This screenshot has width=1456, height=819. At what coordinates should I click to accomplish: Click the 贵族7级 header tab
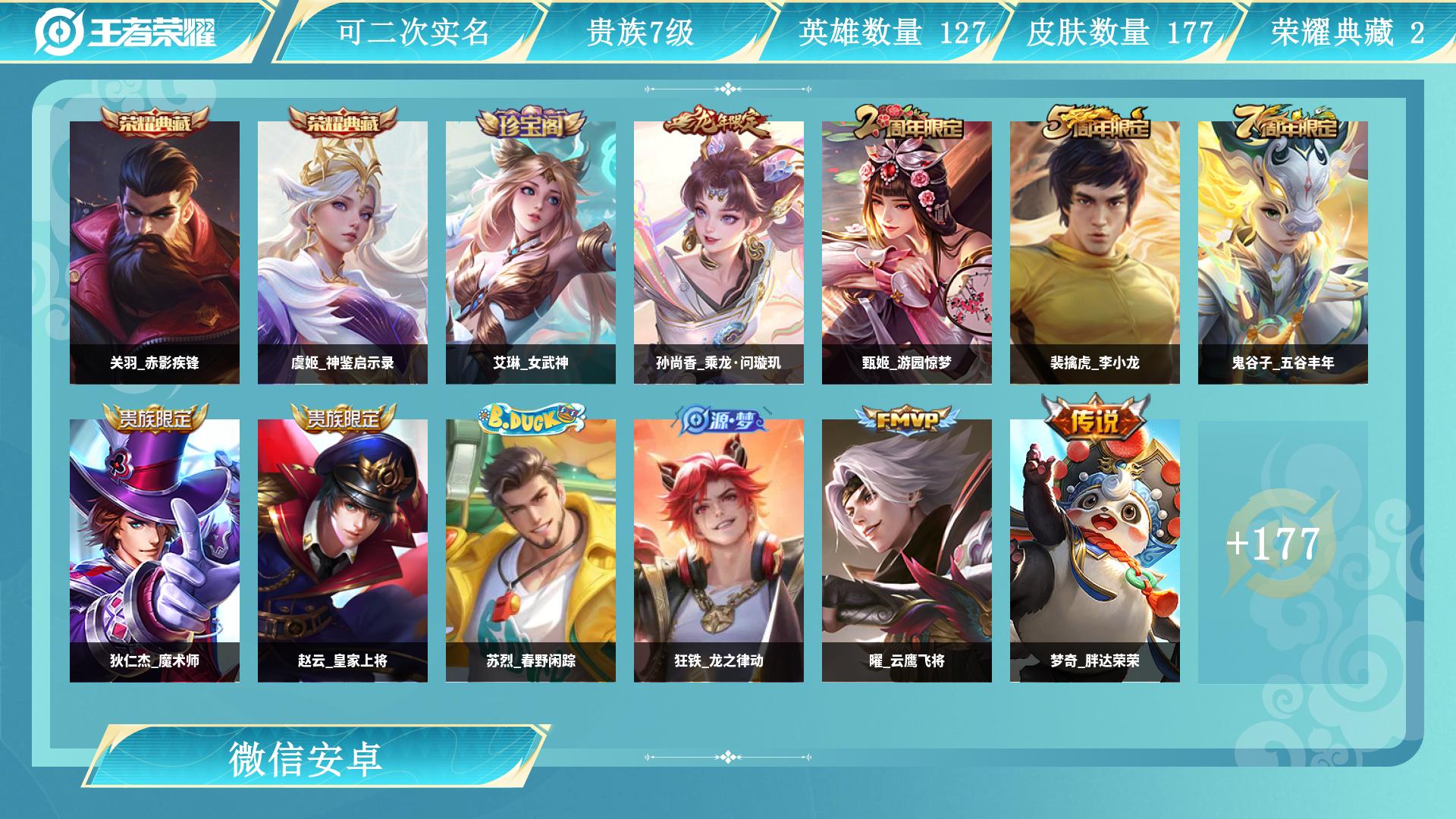tap(640, 33)
